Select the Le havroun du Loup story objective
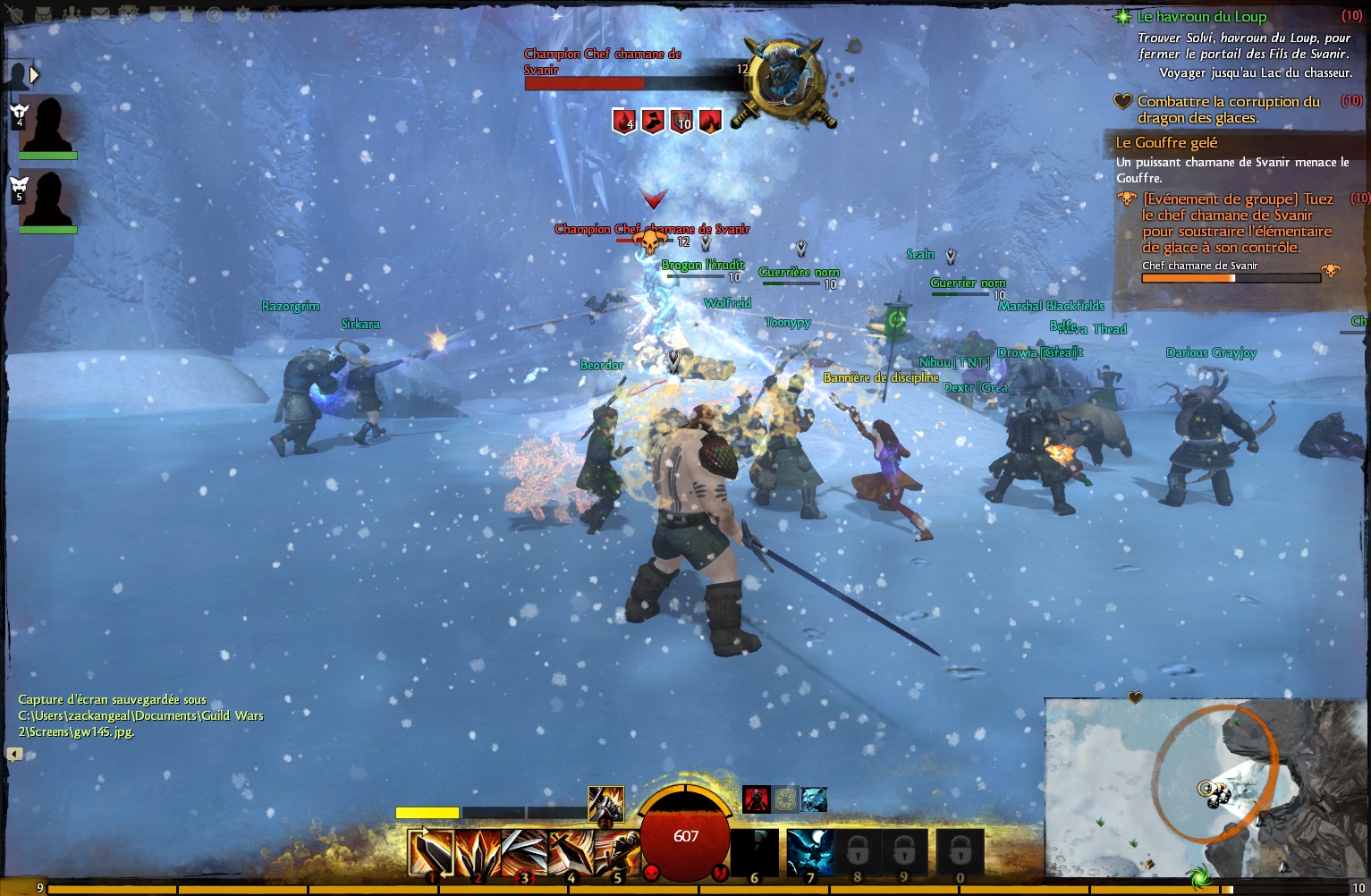The image size is (1371, 896). pos(1201,16)
